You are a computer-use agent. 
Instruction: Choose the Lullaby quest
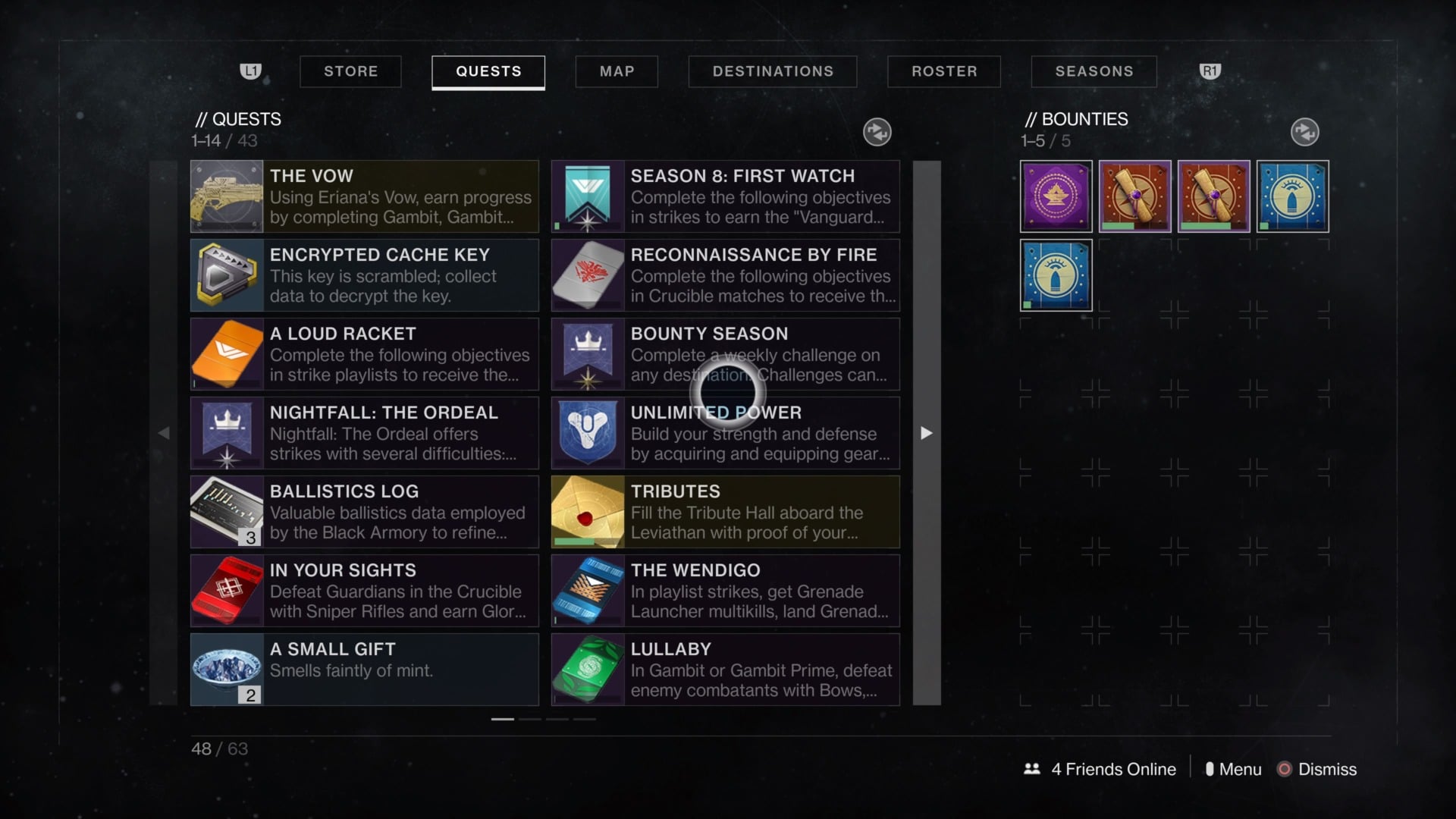(x=726, y=670)
